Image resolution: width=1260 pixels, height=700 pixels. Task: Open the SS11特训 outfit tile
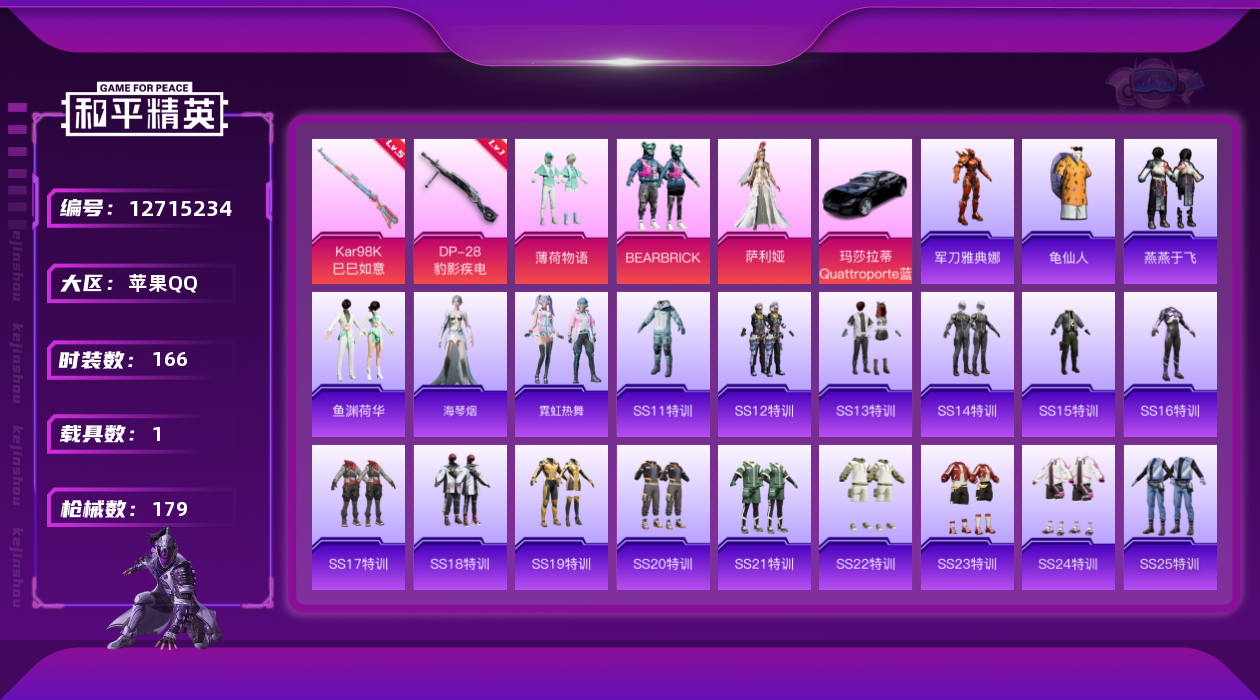[663, 363]
